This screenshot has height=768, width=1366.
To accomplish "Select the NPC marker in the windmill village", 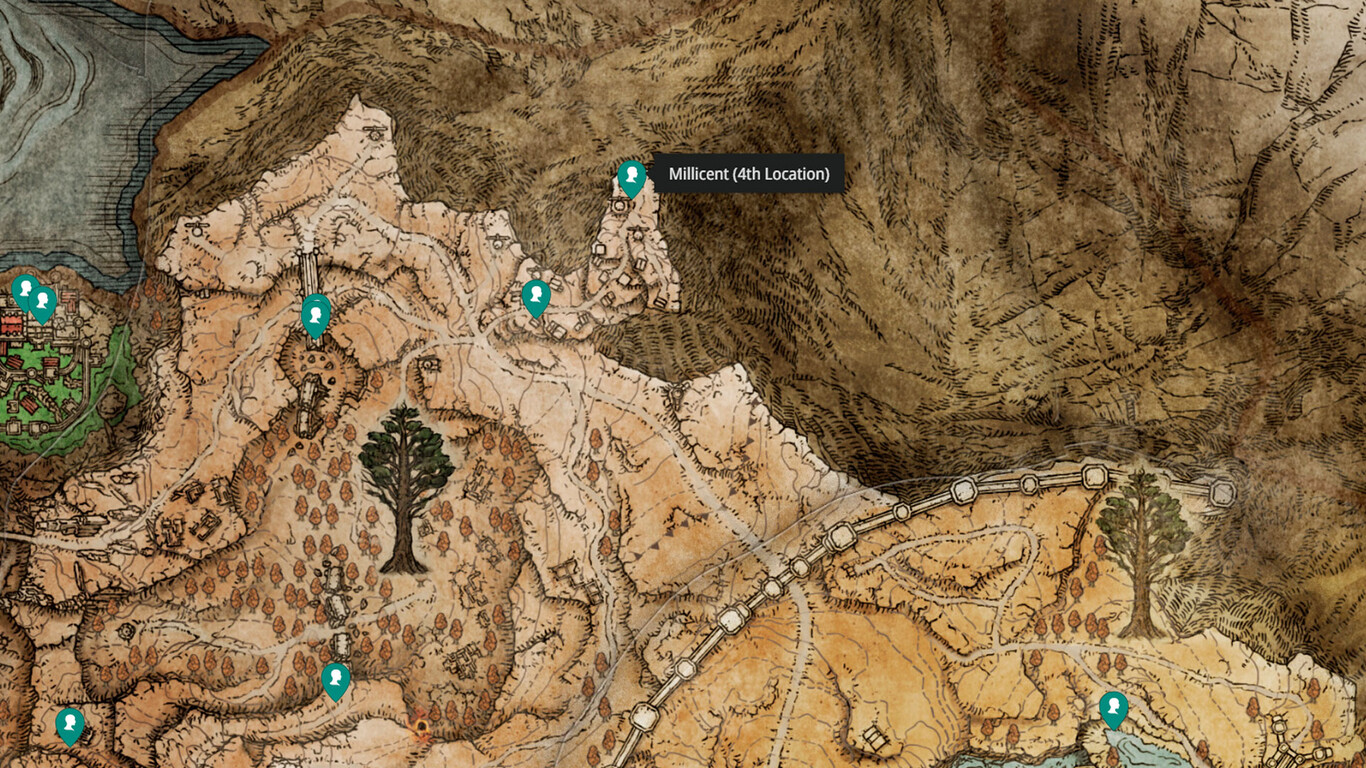I will click(x=536, y=297).
